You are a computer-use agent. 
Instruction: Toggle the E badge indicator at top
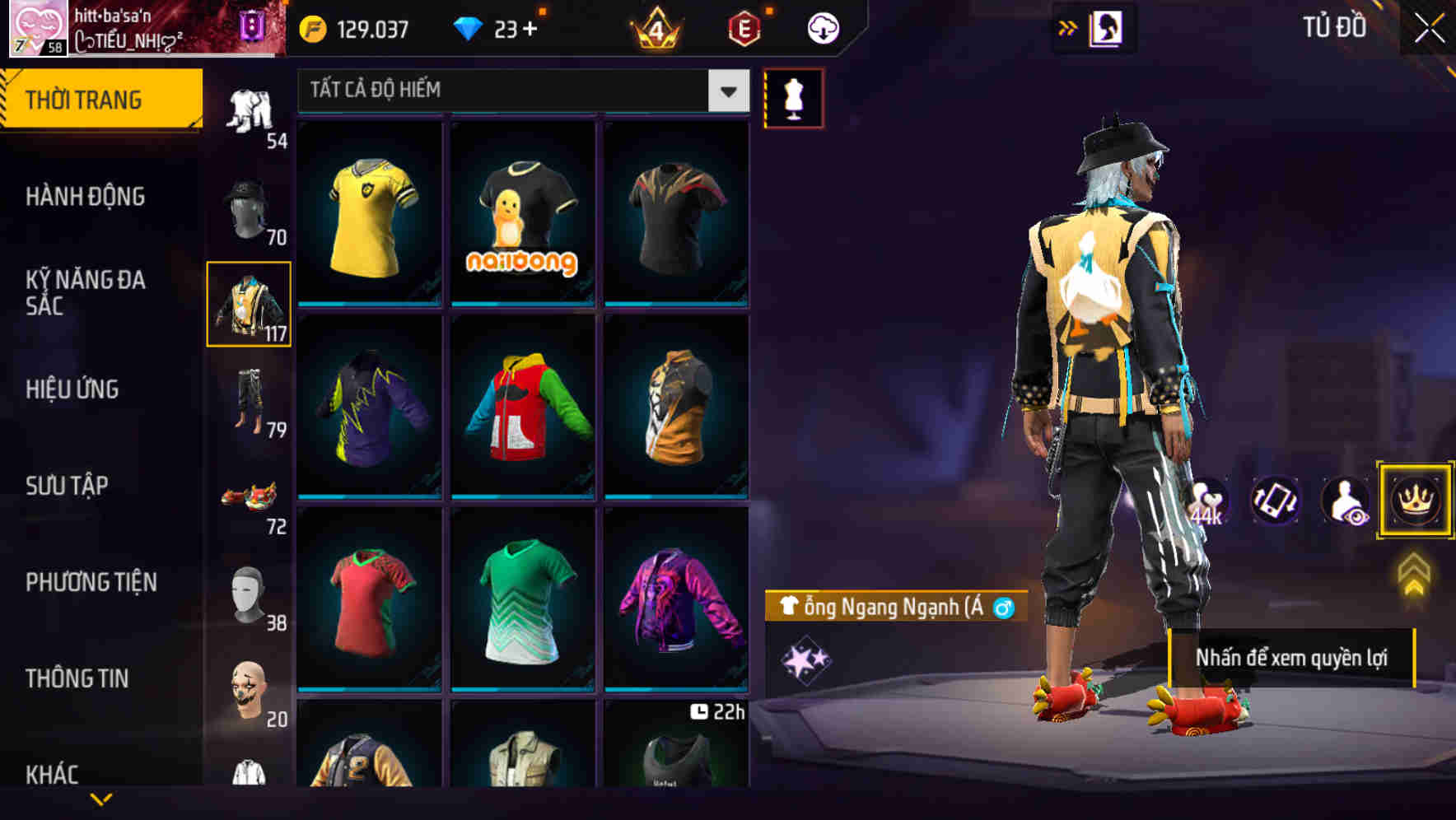[742, 27]
